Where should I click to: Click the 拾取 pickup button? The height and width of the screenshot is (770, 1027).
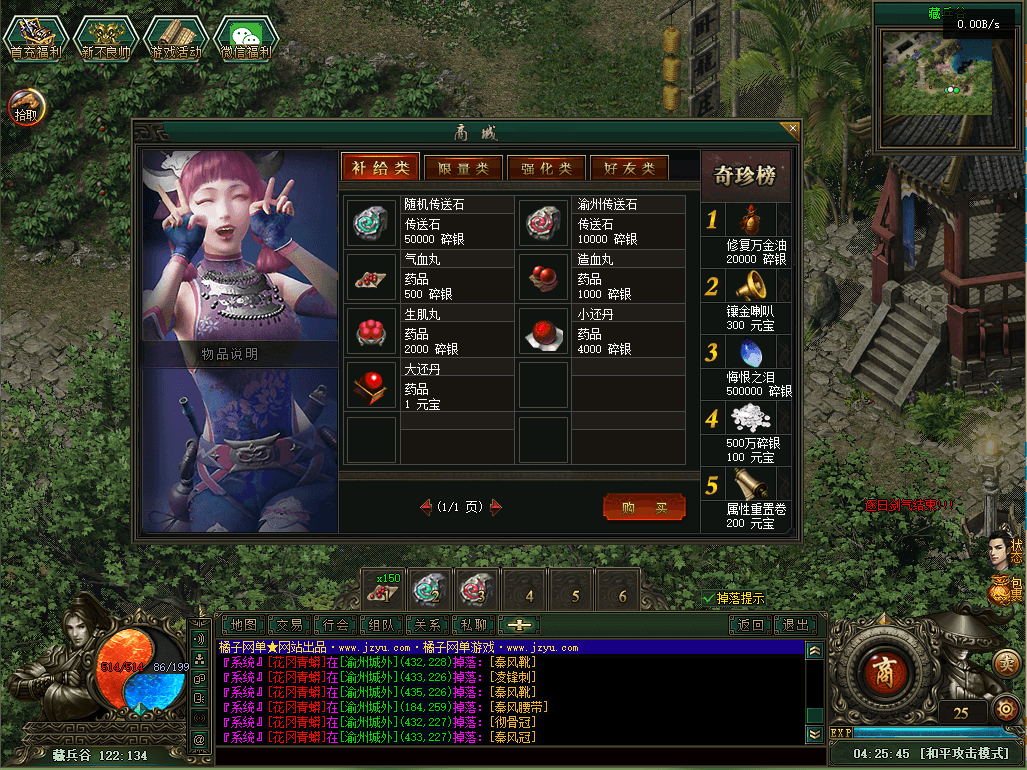click(27, 106)
